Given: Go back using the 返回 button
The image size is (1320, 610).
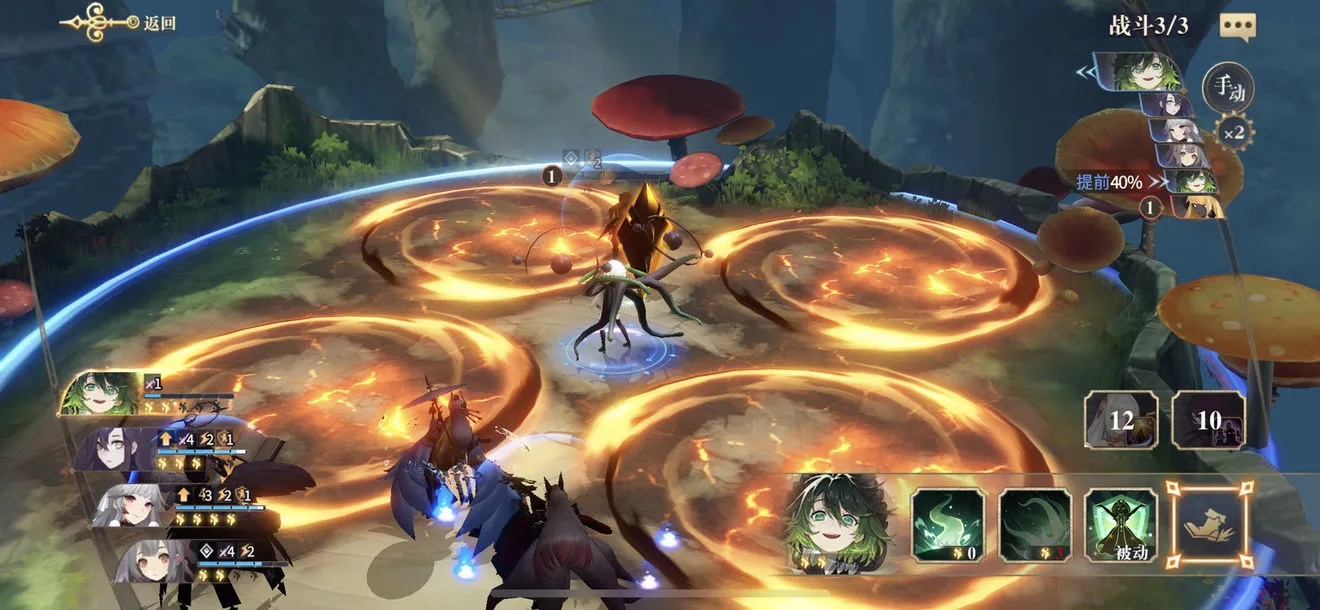Looking at the screenshot, I should tap(120, 22).
